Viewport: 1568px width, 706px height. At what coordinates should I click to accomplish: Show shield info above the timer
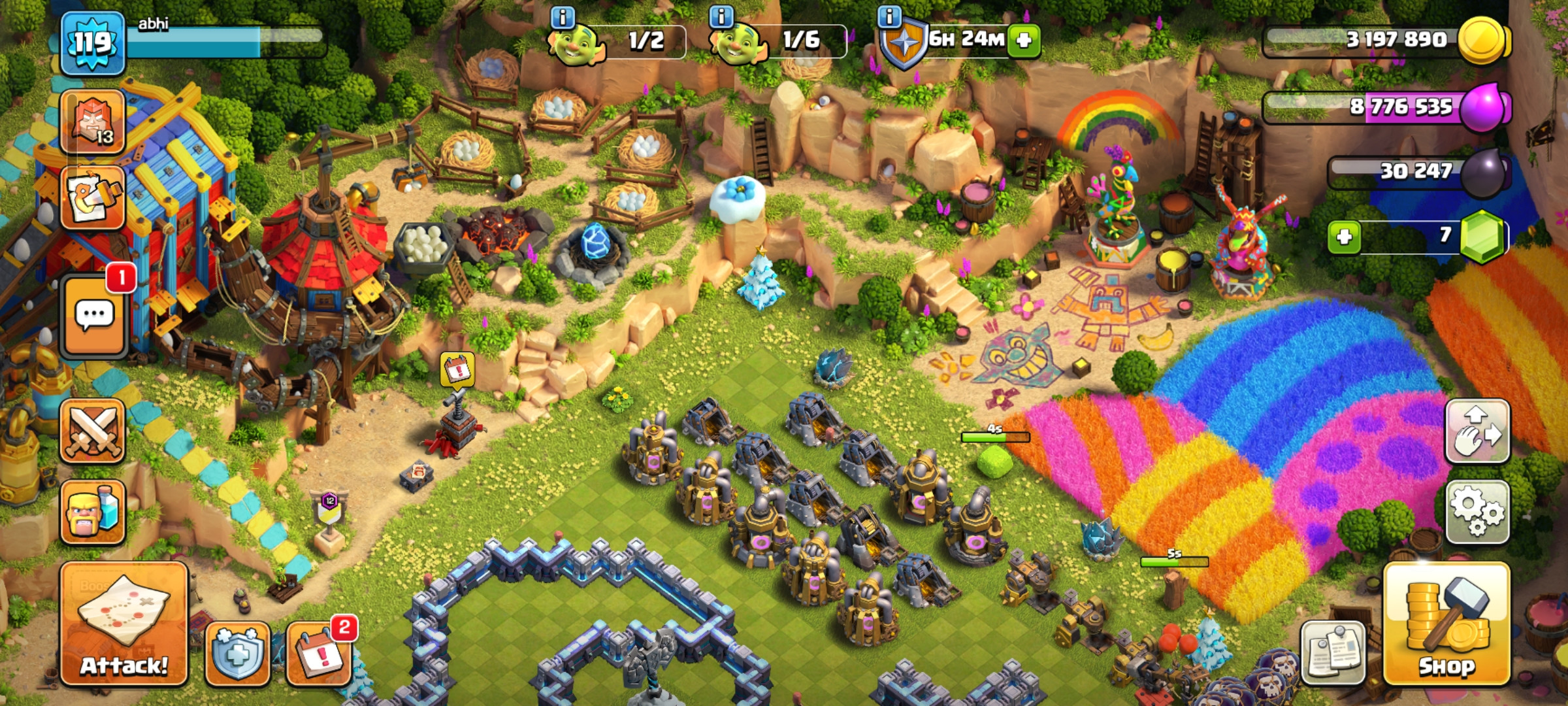coord(889,16)
